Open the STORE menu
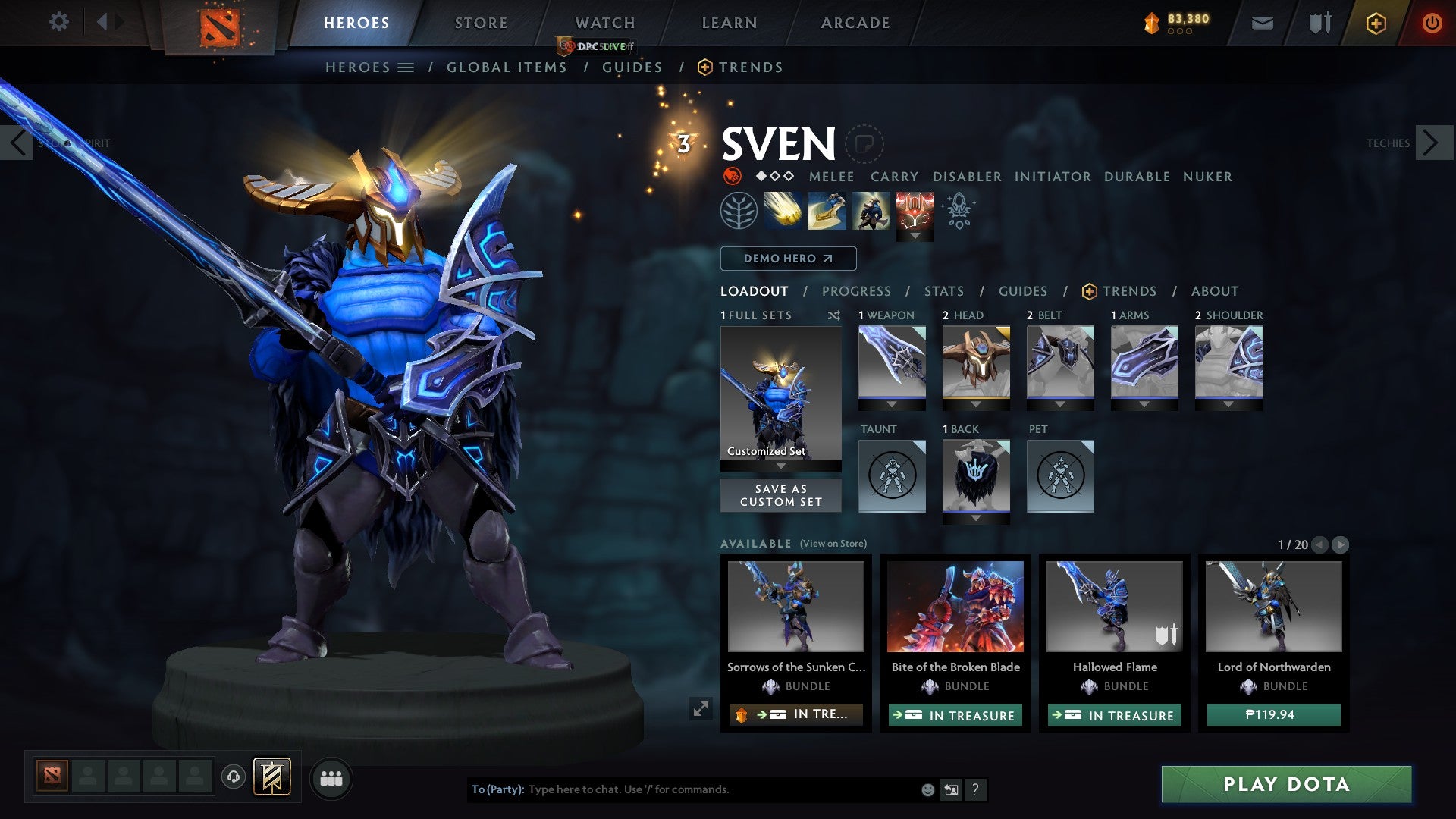 click(480, 23)
